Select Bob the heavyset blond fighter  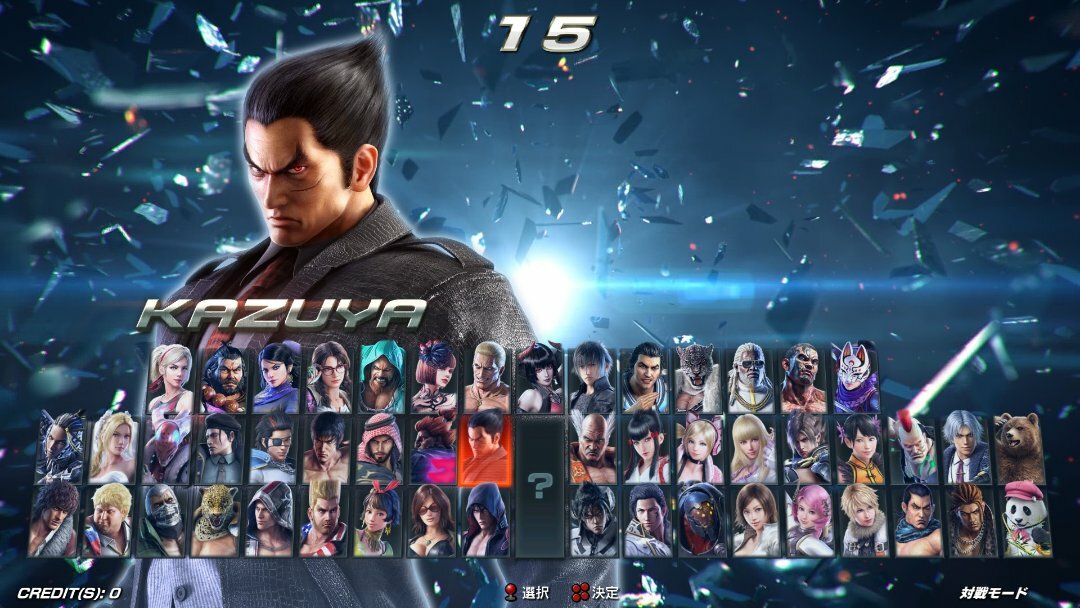[x=111, y=520]
